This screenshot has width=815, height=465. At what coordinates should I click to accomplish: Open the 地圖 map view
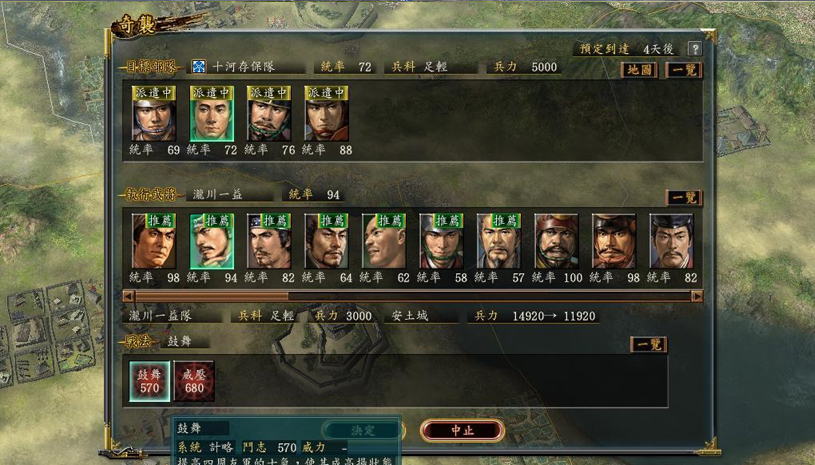pos(640,70)
